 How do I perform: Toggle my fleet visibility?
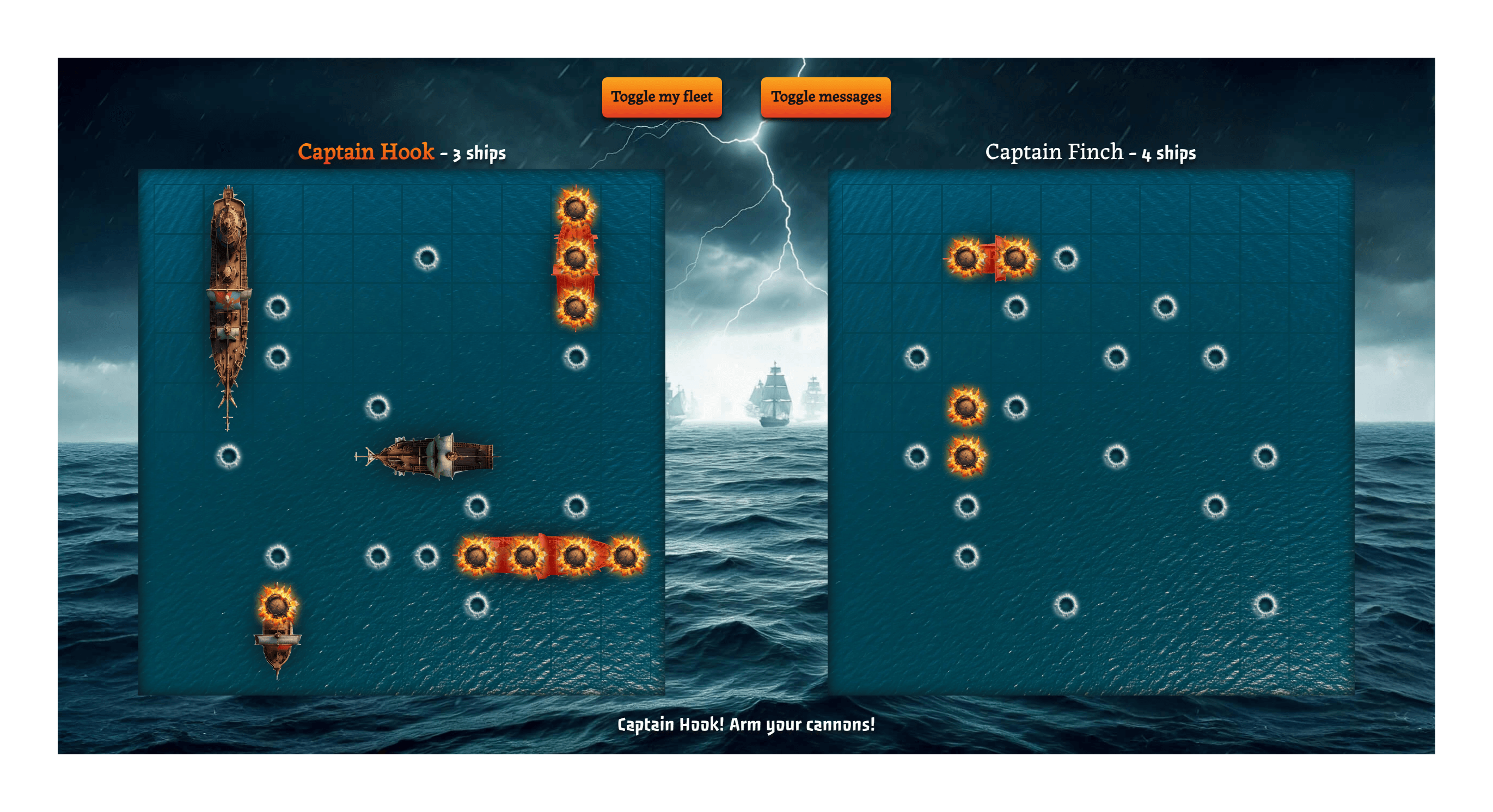(662, 97)
